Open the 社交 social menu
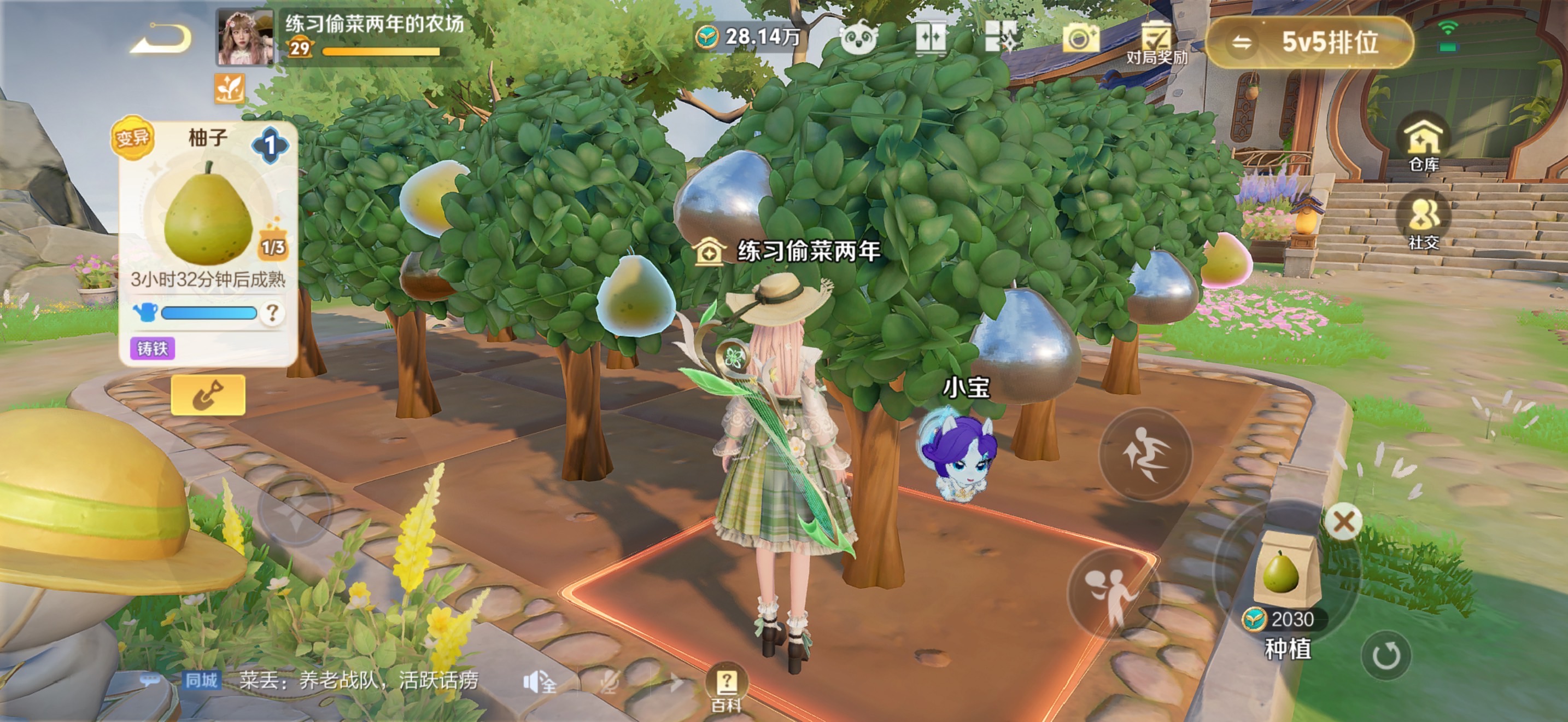 [x=1424, y=223]
